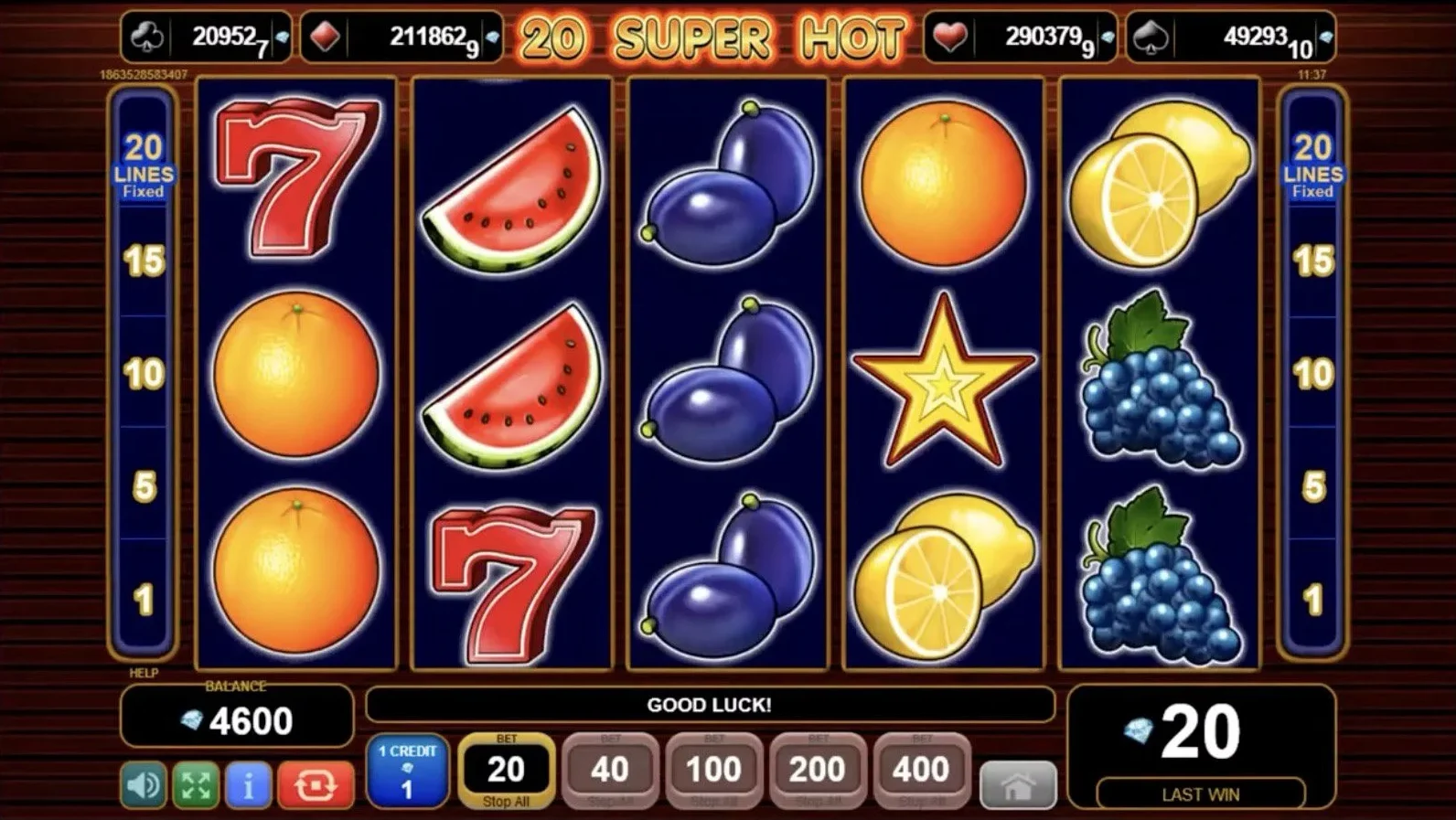1456x820 pixels.
Task: Open the Help label above the balance
Action: click(144, 673)
